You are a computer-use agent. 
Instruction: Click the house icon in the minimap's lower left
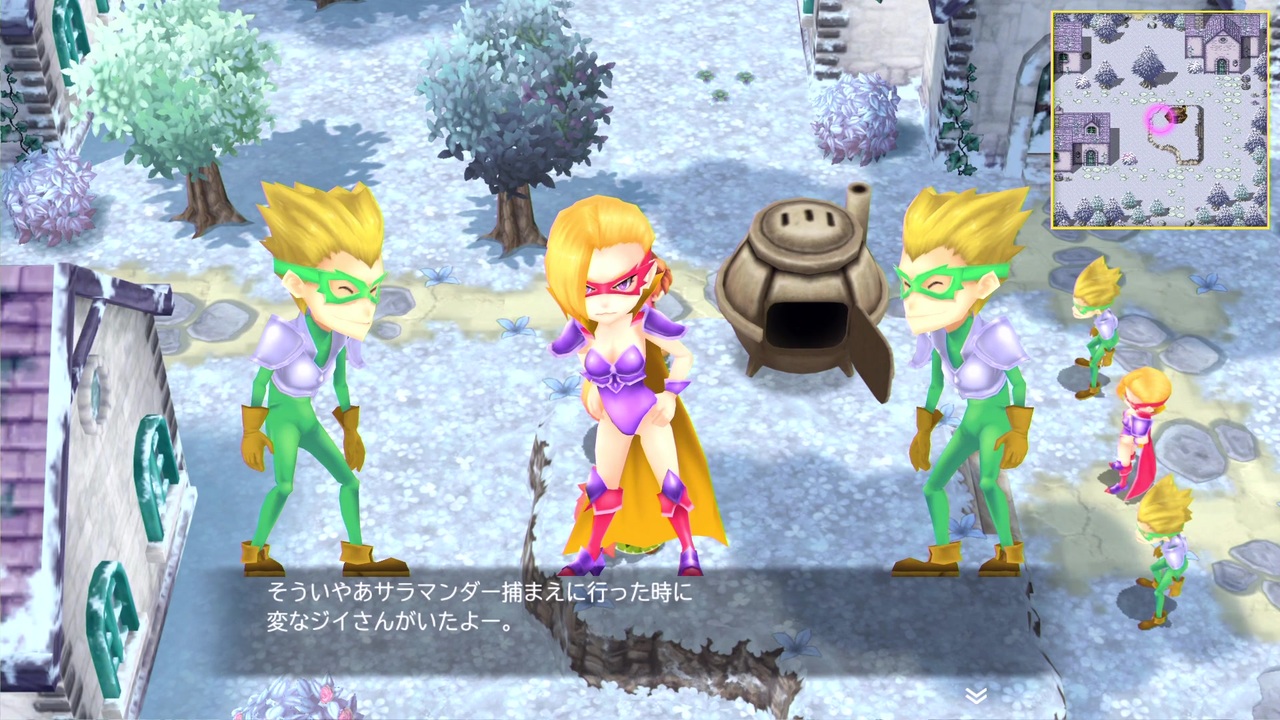1087,140
